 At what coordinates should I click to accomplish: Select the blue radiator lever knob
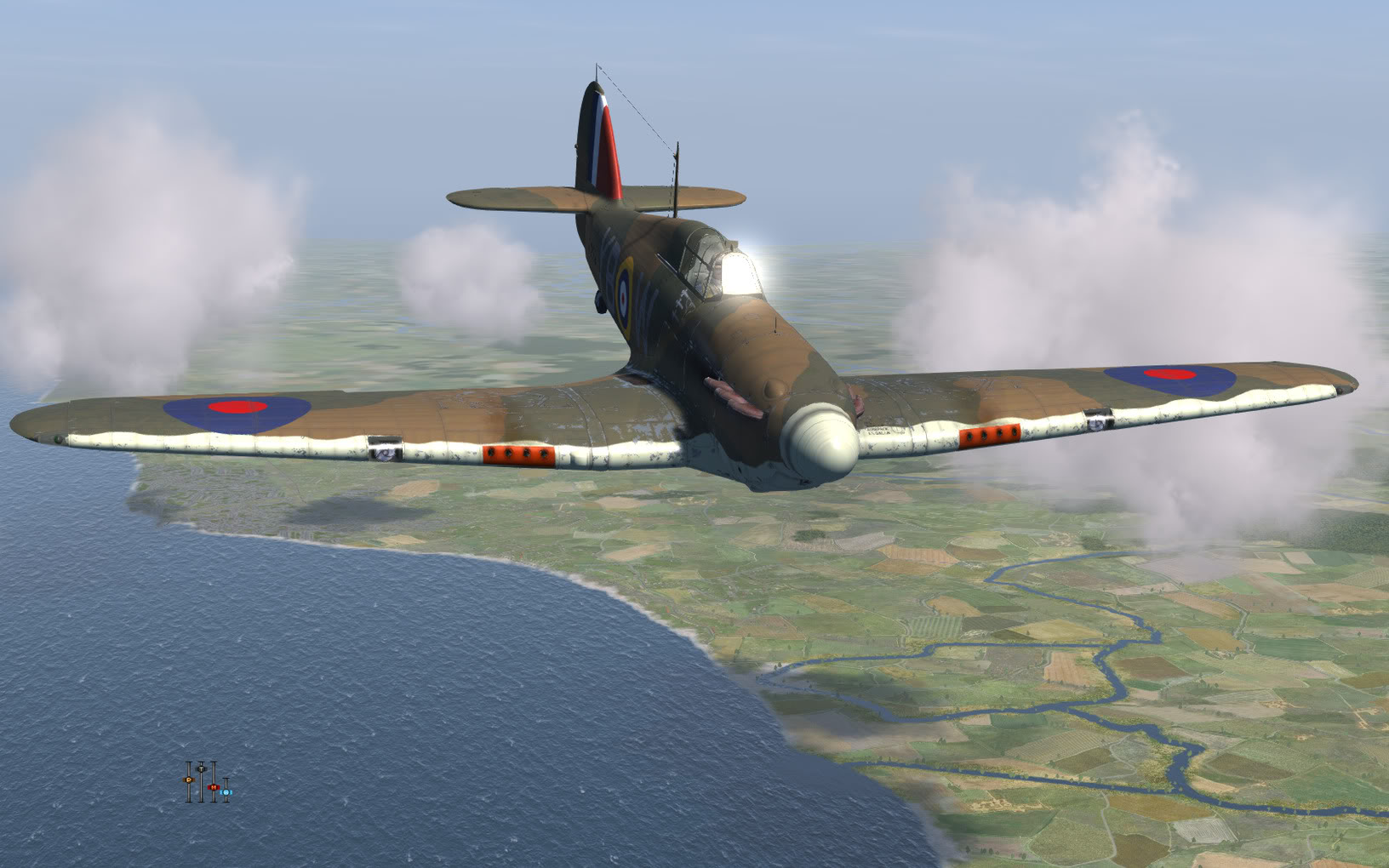point(226,792)
